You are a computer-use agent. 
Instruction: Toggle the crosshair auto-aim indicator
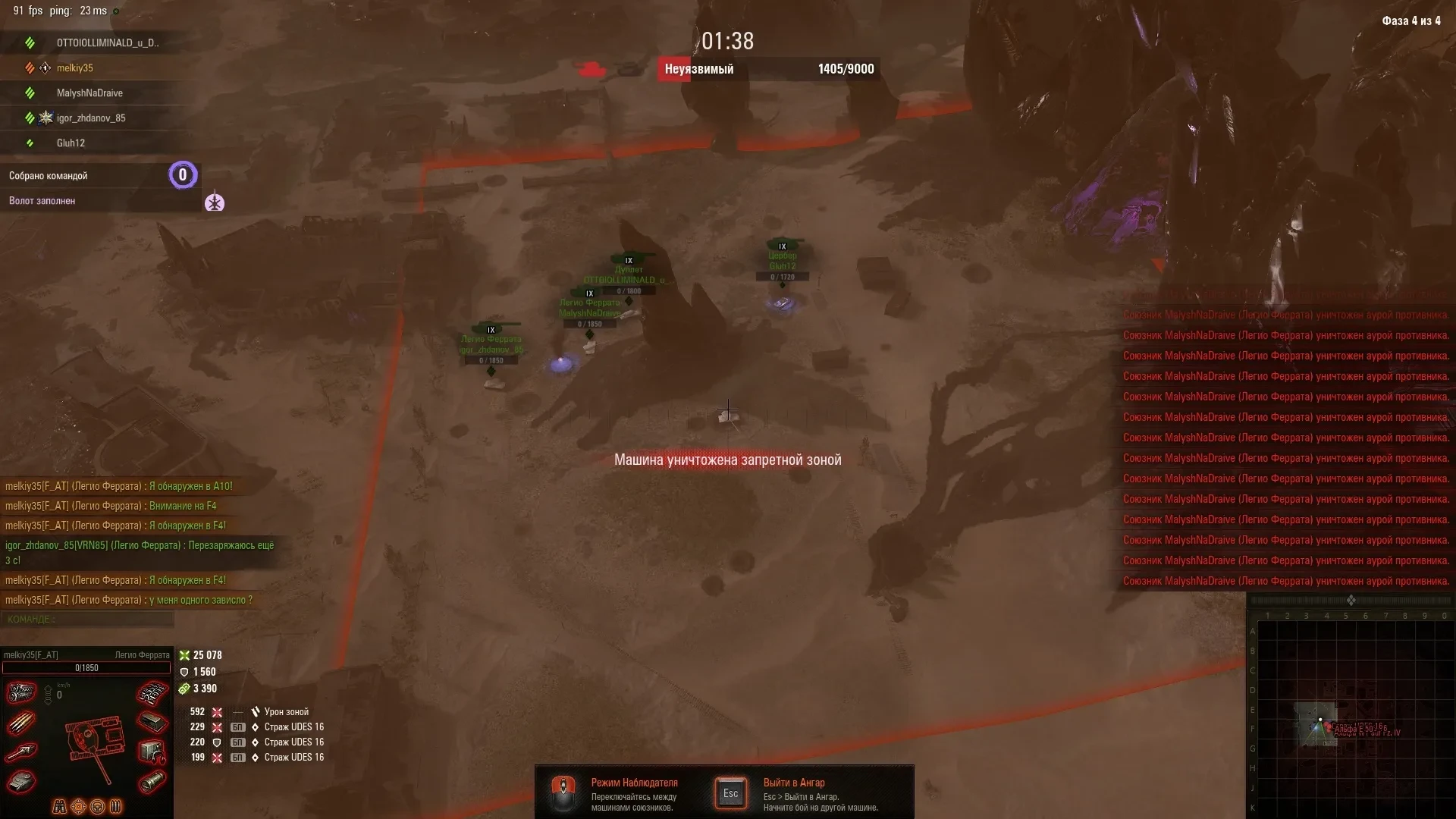pos(79,806)
